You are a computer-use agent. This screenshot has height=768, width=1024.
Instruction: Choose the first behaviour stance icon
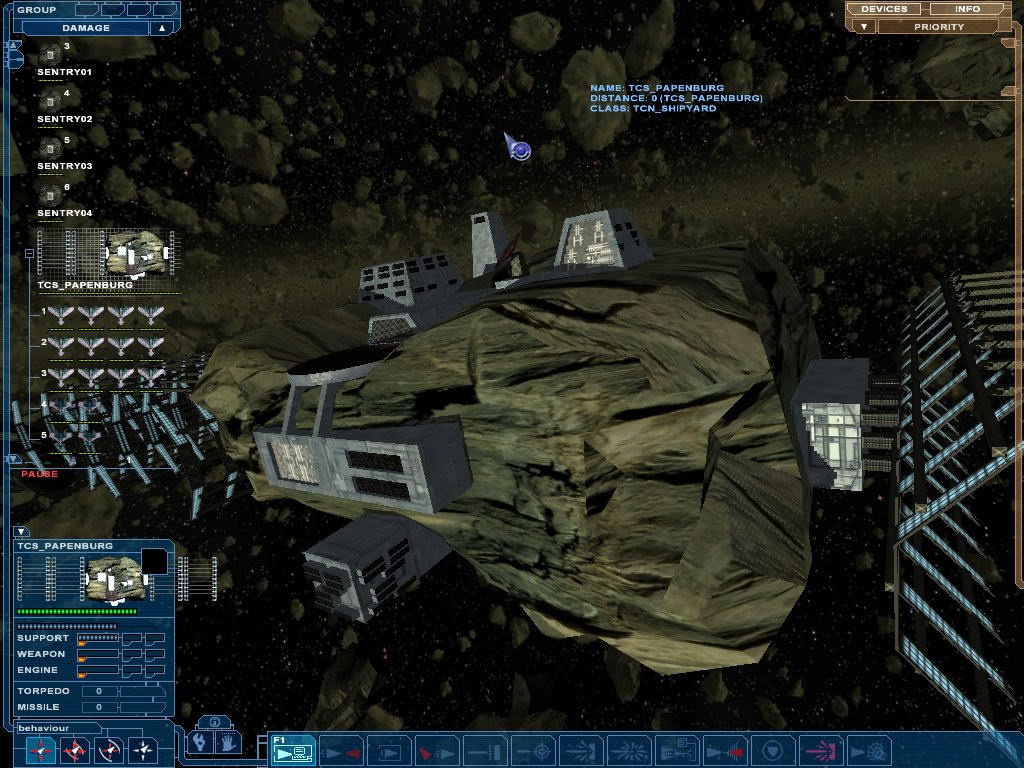coord(42,749)
